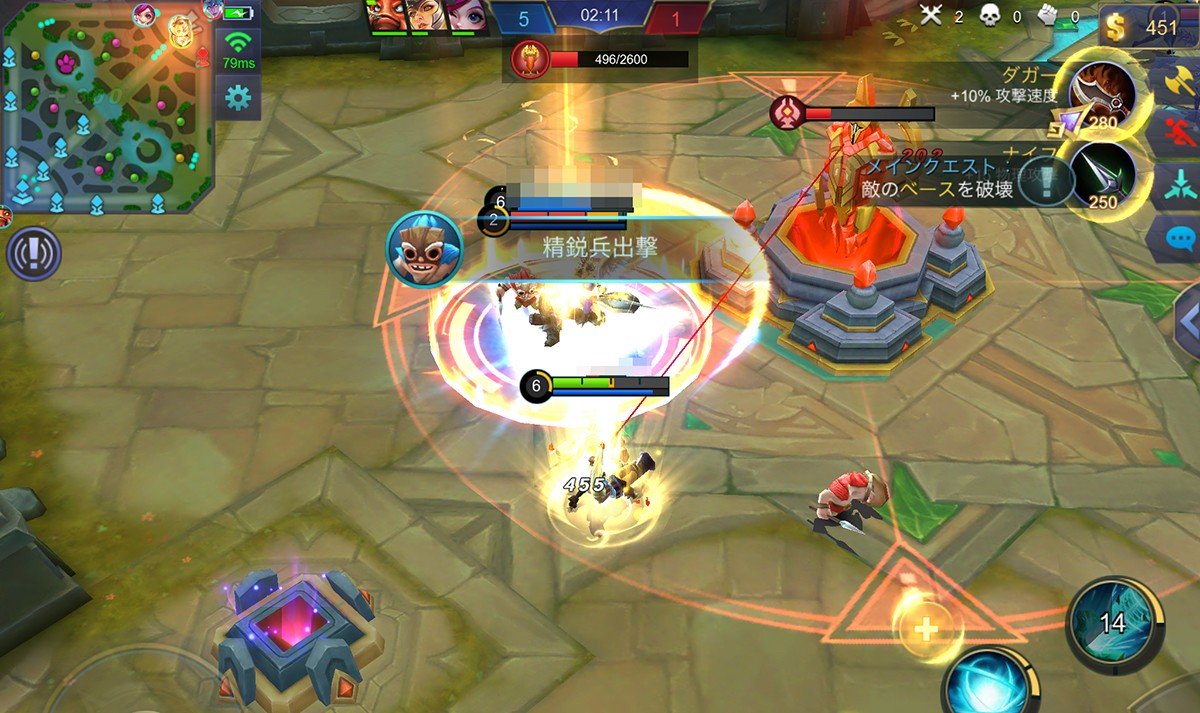
Task: Select the pink-haired ally hero portrait
Action: (463, 17)
